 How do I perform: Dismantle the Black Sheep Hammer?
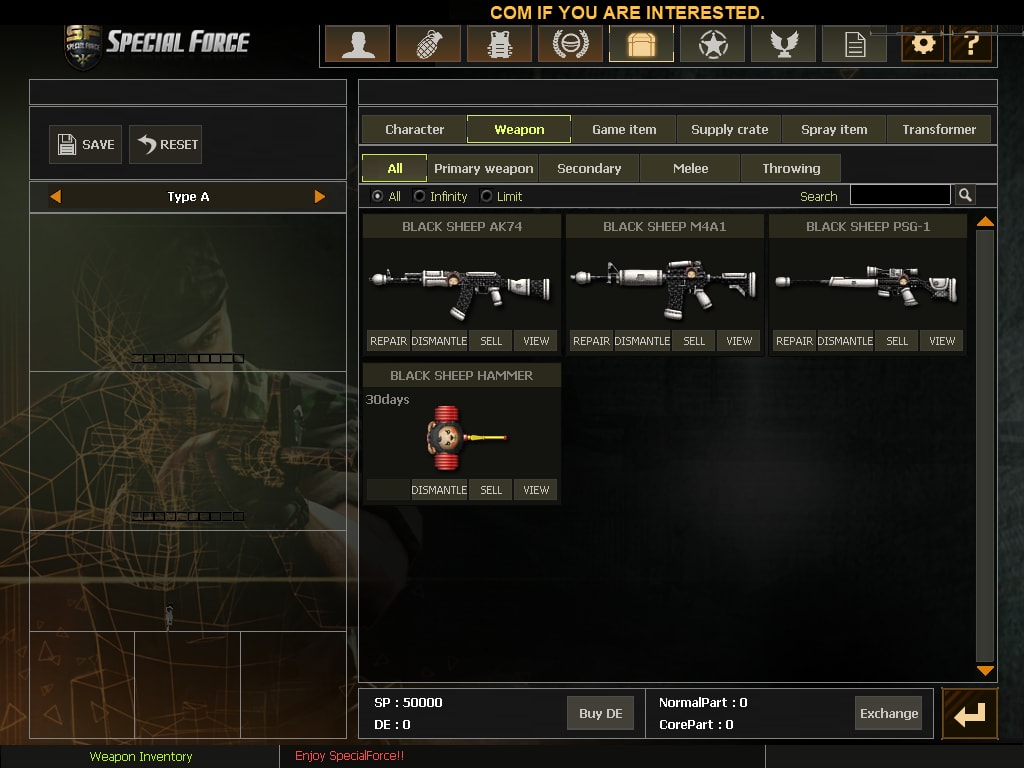coord(439,490)
